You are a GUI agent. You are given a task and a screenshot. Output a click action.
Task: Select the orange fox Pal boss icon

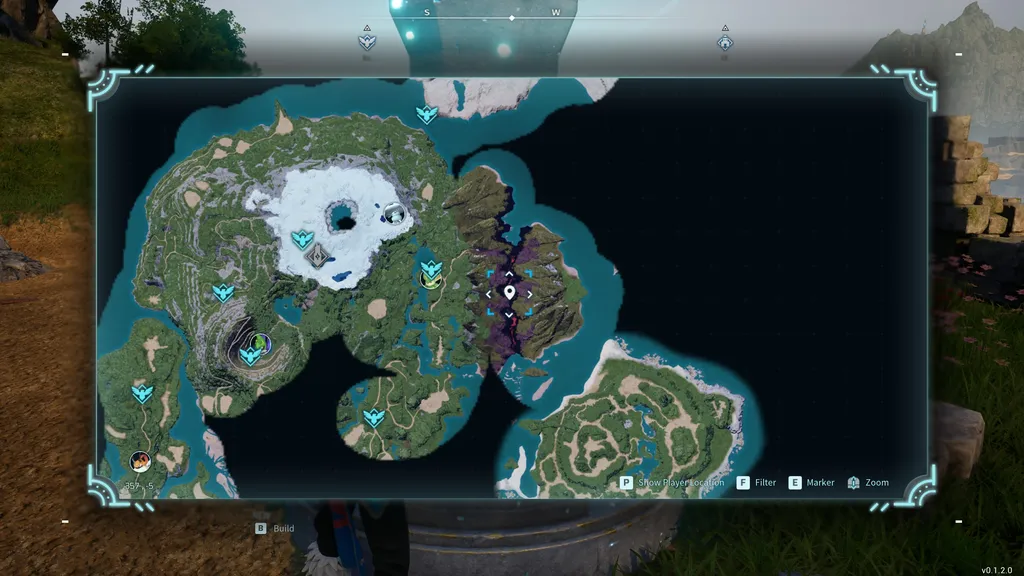point(141,461)
